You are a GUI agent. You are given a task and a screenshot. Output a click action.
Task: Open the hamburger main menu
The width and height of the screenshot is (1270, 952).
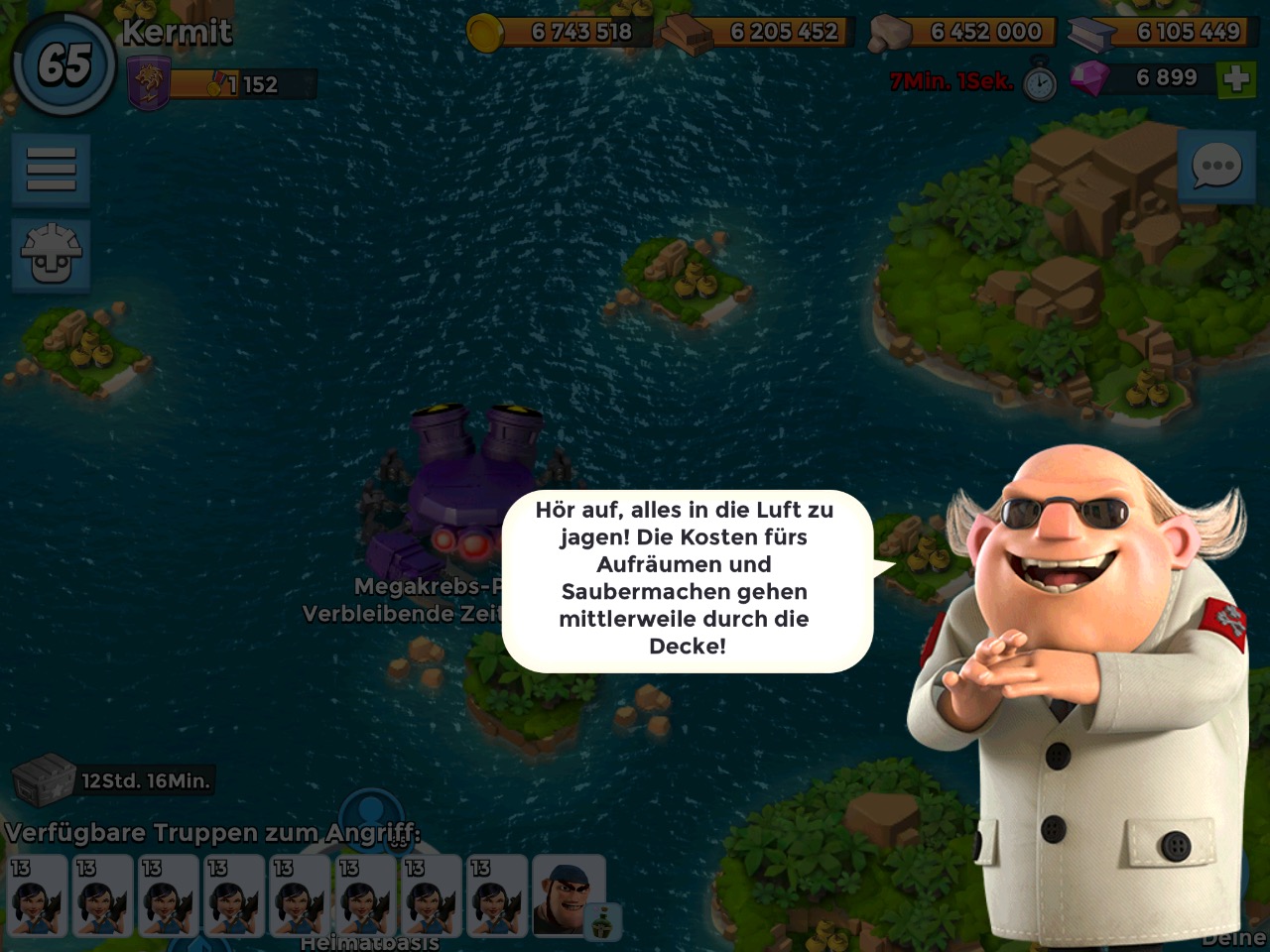coord(51,170)
